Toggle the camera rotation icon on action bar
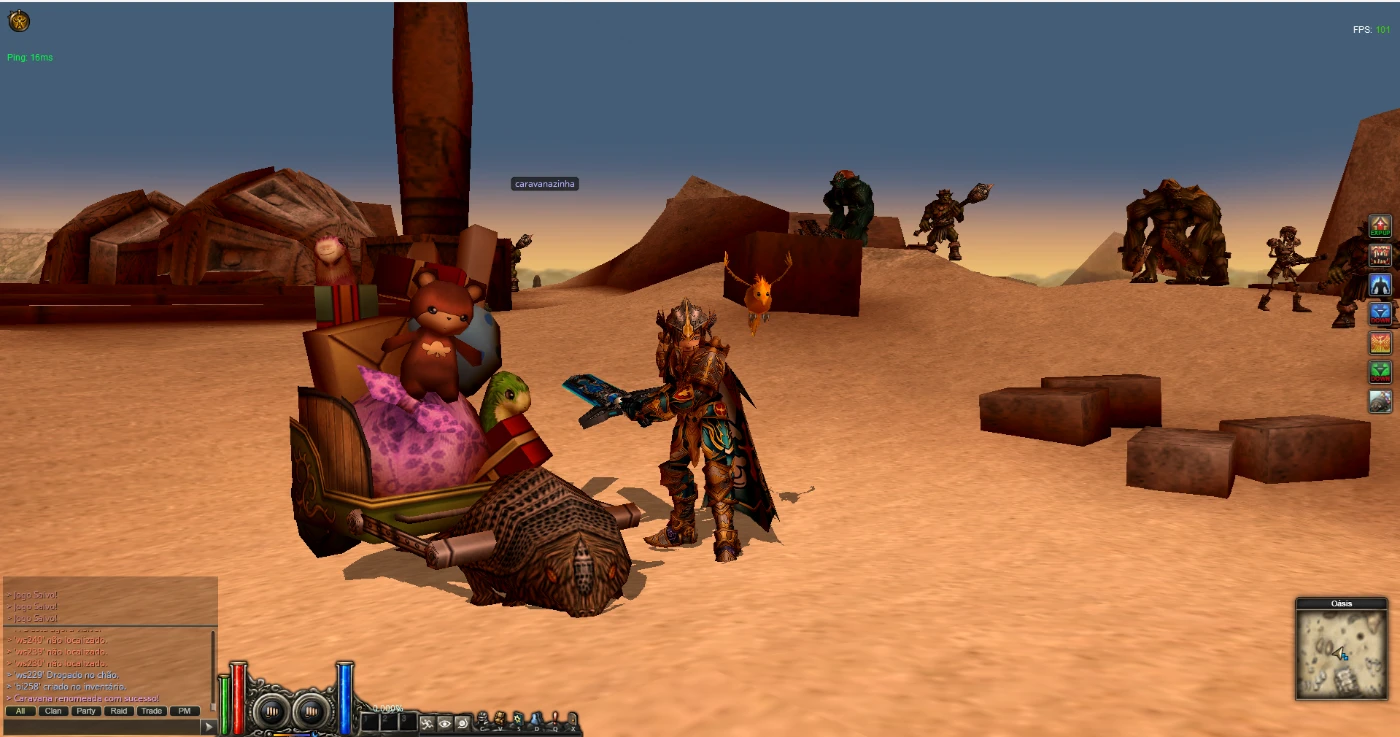 click(463, 723)
